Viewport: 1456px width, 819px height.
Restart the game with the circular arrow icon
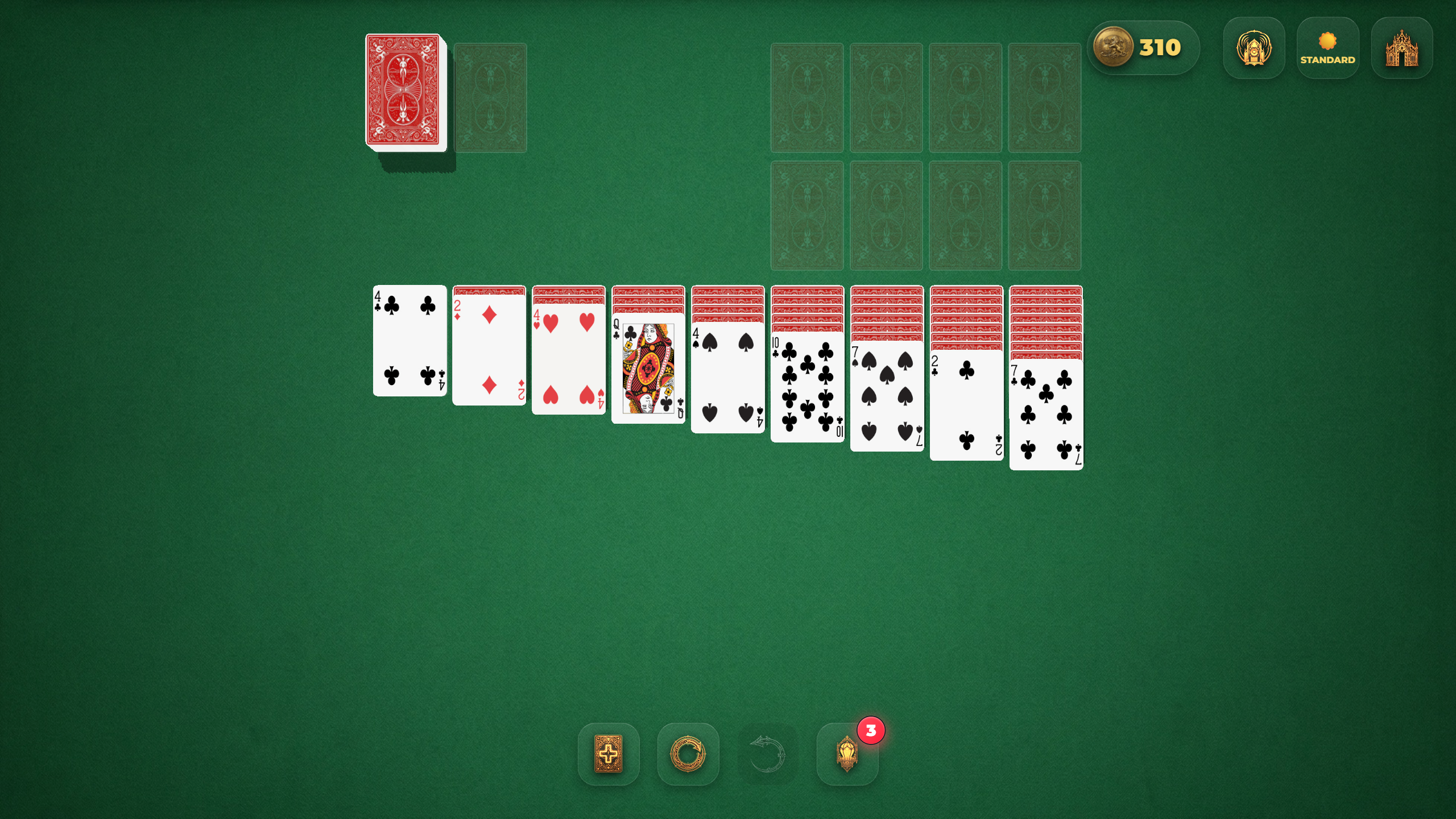(x=688, y=755)
